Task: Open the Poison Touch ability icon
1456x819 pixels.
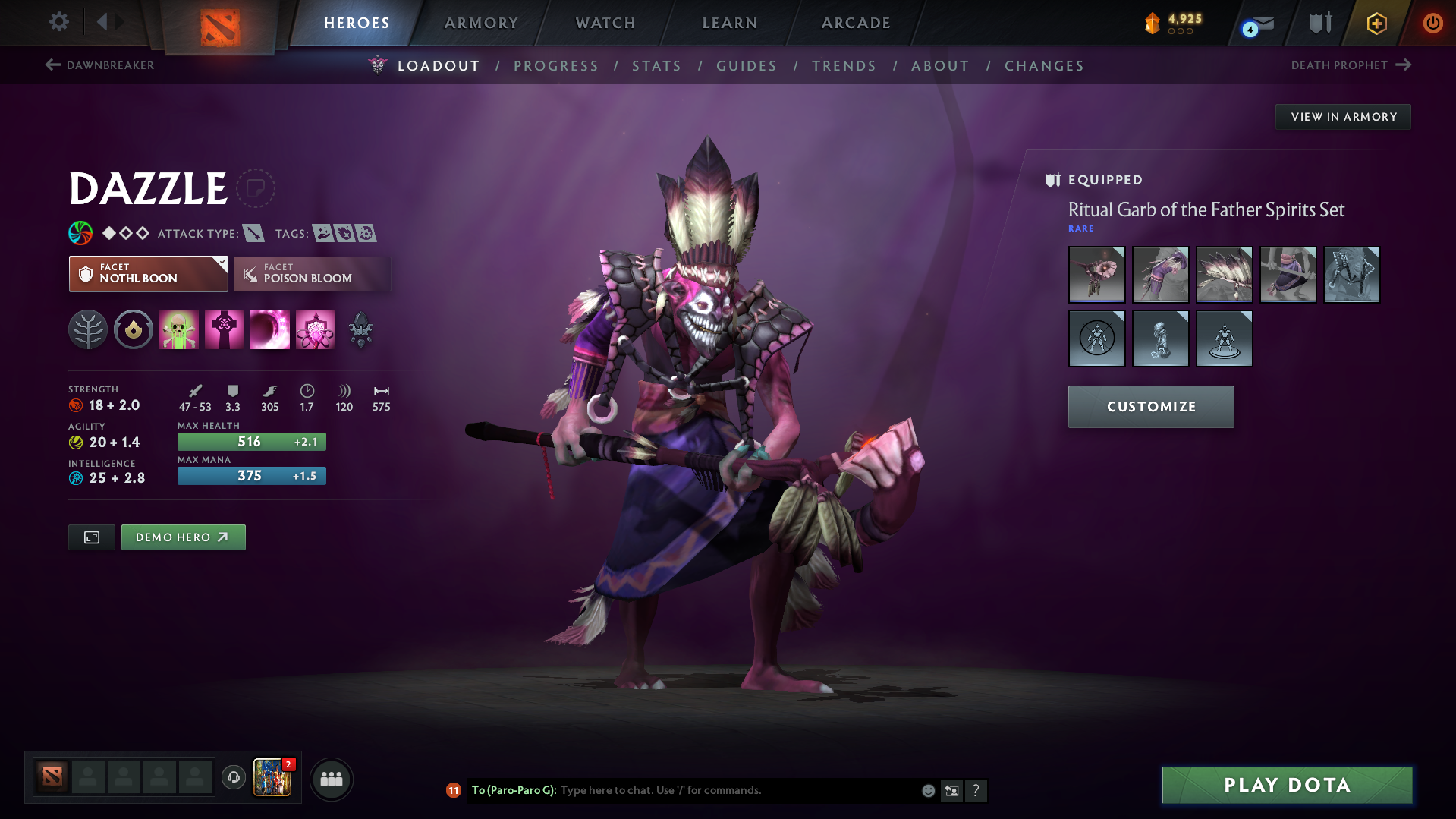Action: [x=179, y=329]
